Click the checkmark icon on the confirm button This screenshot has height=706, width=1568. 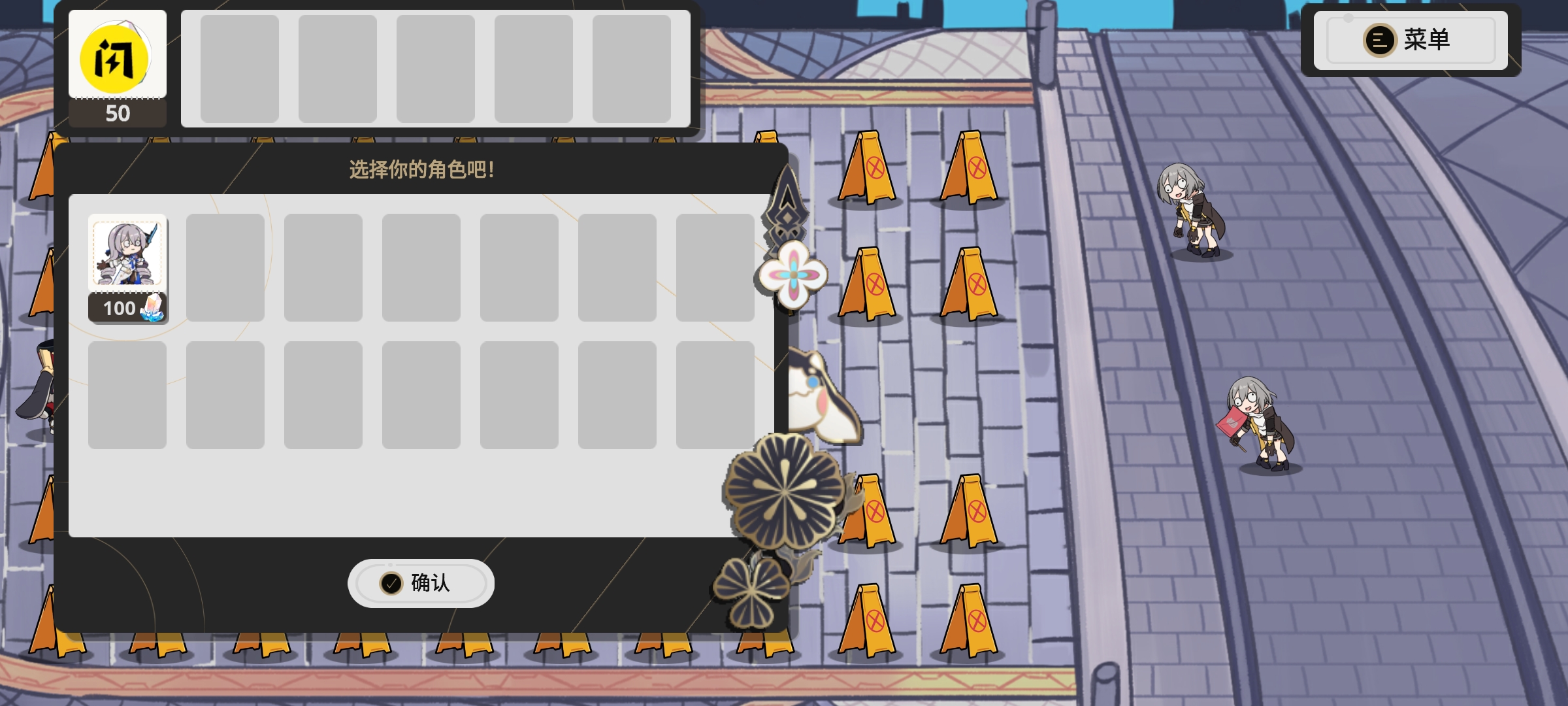[391, 583]
